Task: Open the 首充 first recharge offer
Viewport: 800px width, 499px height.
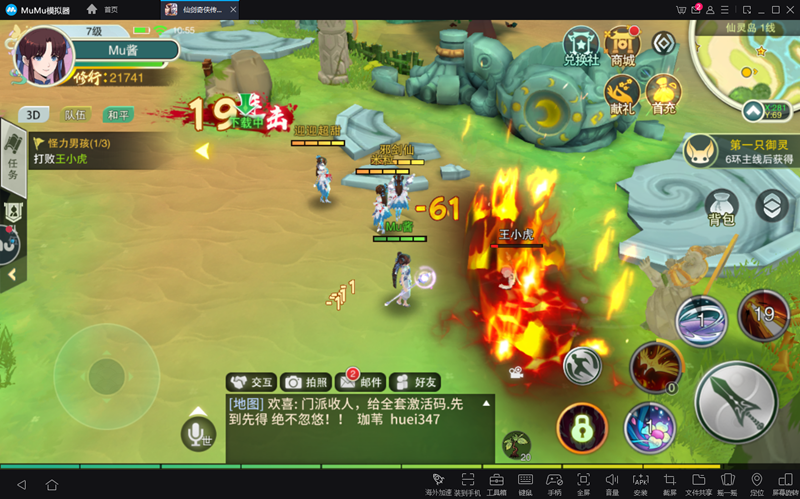Action: [x=664, y=95]
